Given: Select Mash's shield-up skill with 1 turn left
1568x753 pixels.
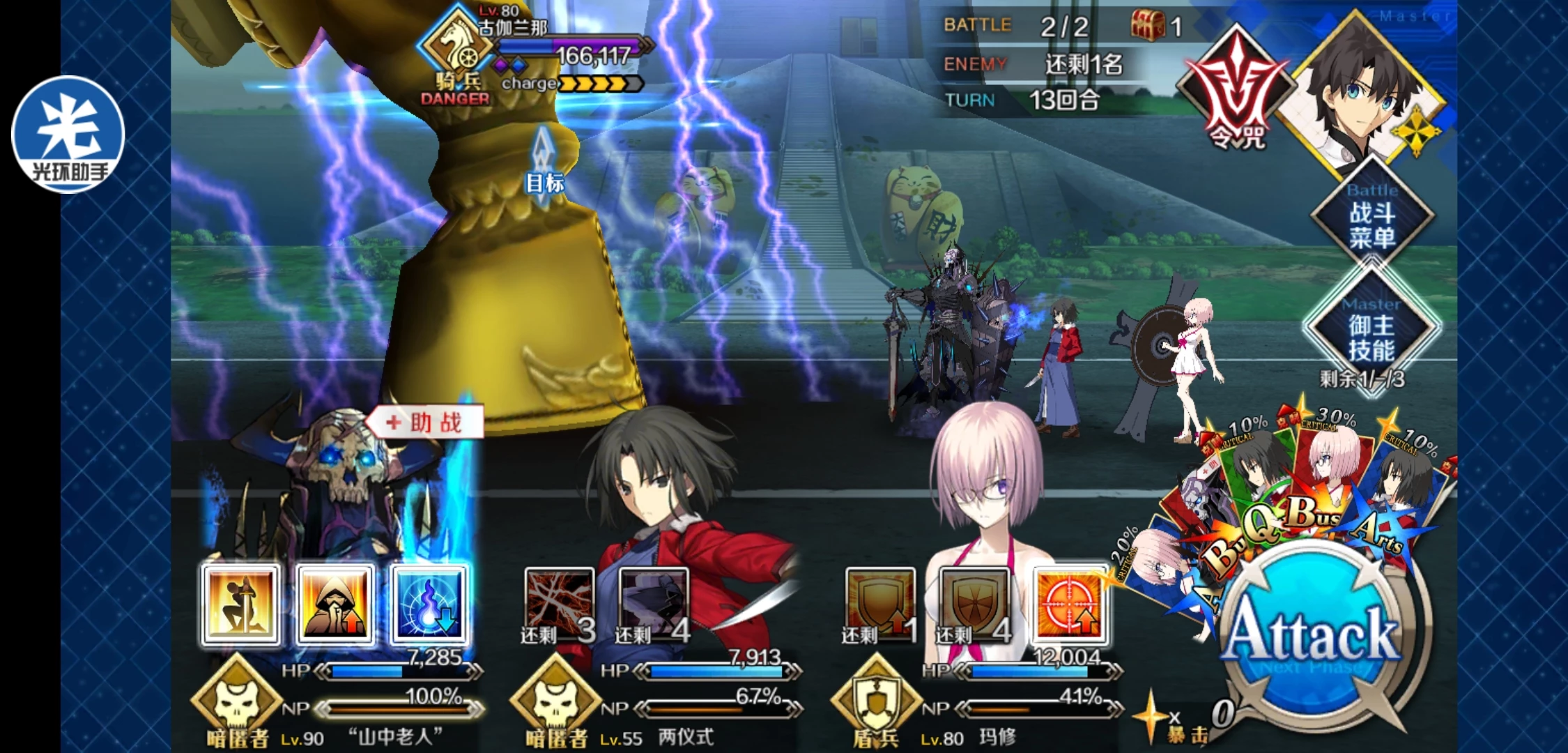Looking at the screenshot, I should [x=880, y=605].
